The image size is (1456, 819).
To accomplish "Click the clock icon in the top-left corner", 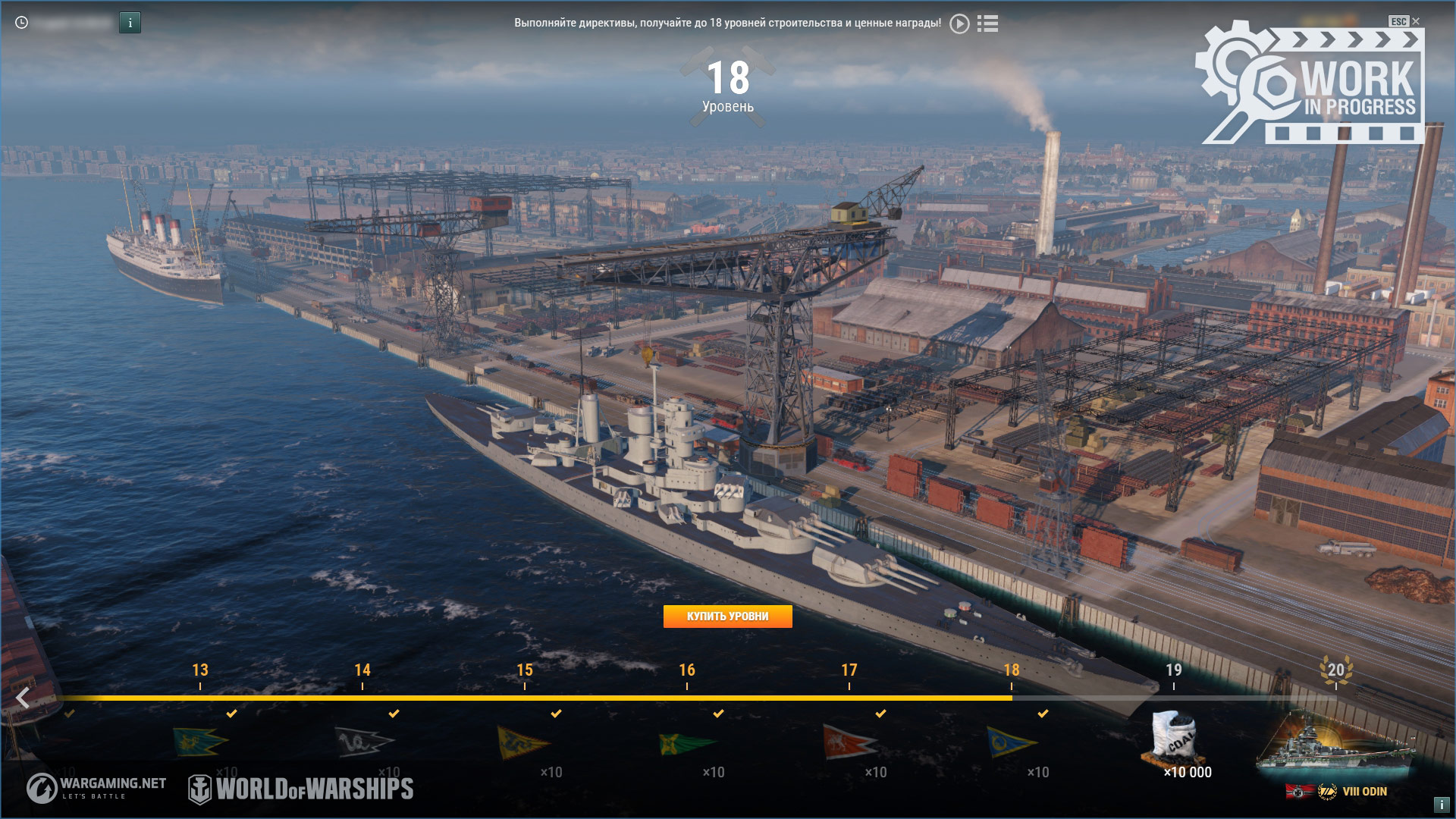I will [x=22, y=23].
